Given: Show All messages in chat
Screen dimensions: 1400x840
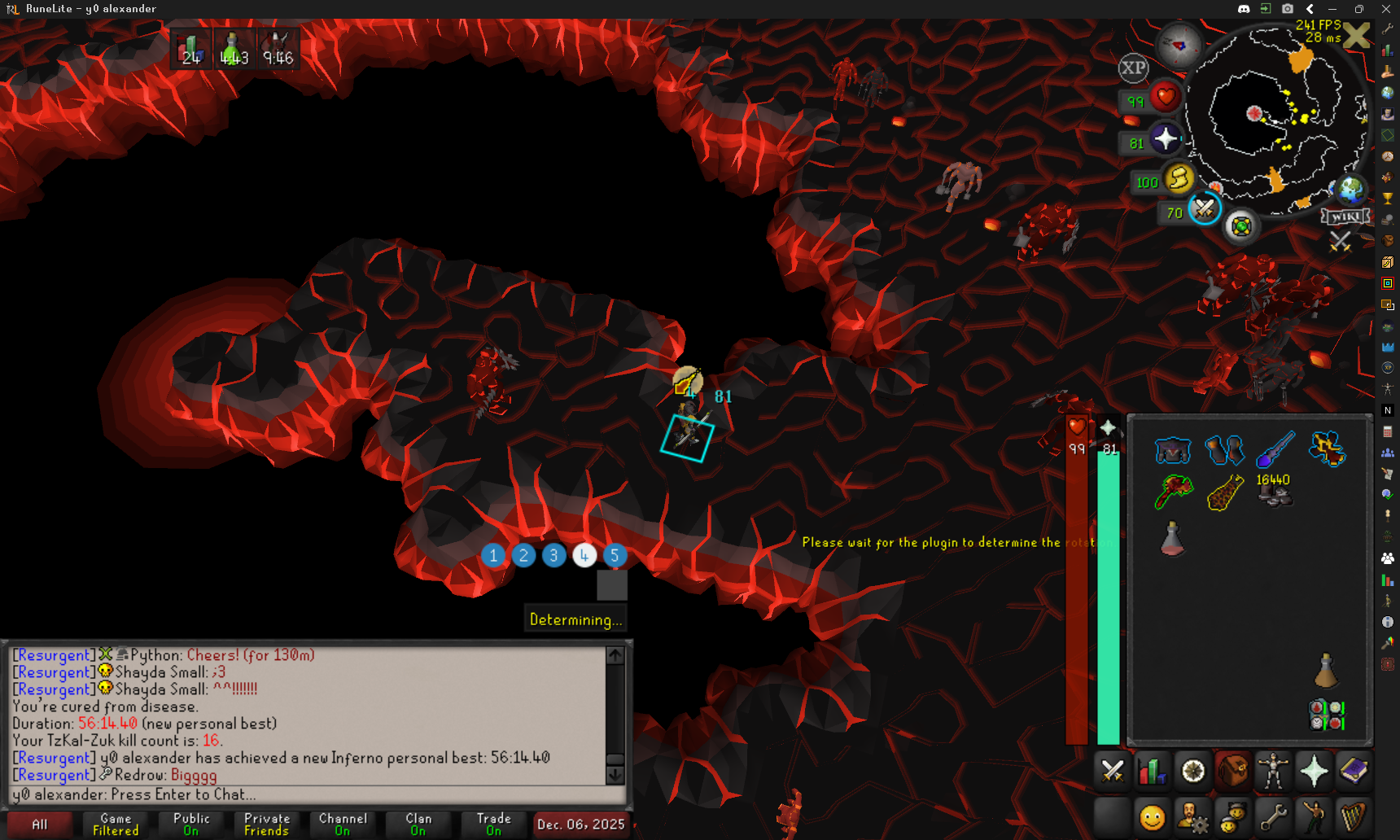Looking at the screenshot, I should [39, 825].
